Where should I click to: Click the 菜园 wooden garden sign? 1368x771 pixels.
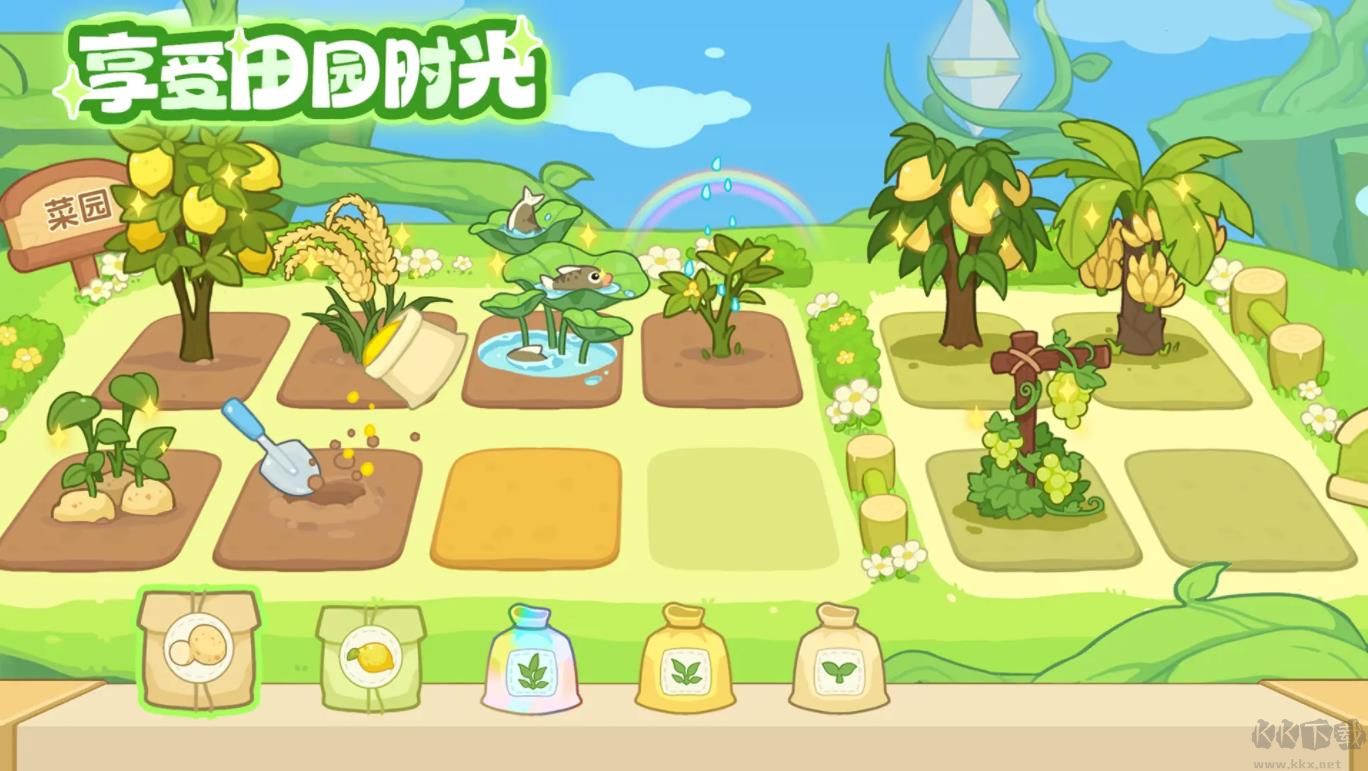coord(64,210)
